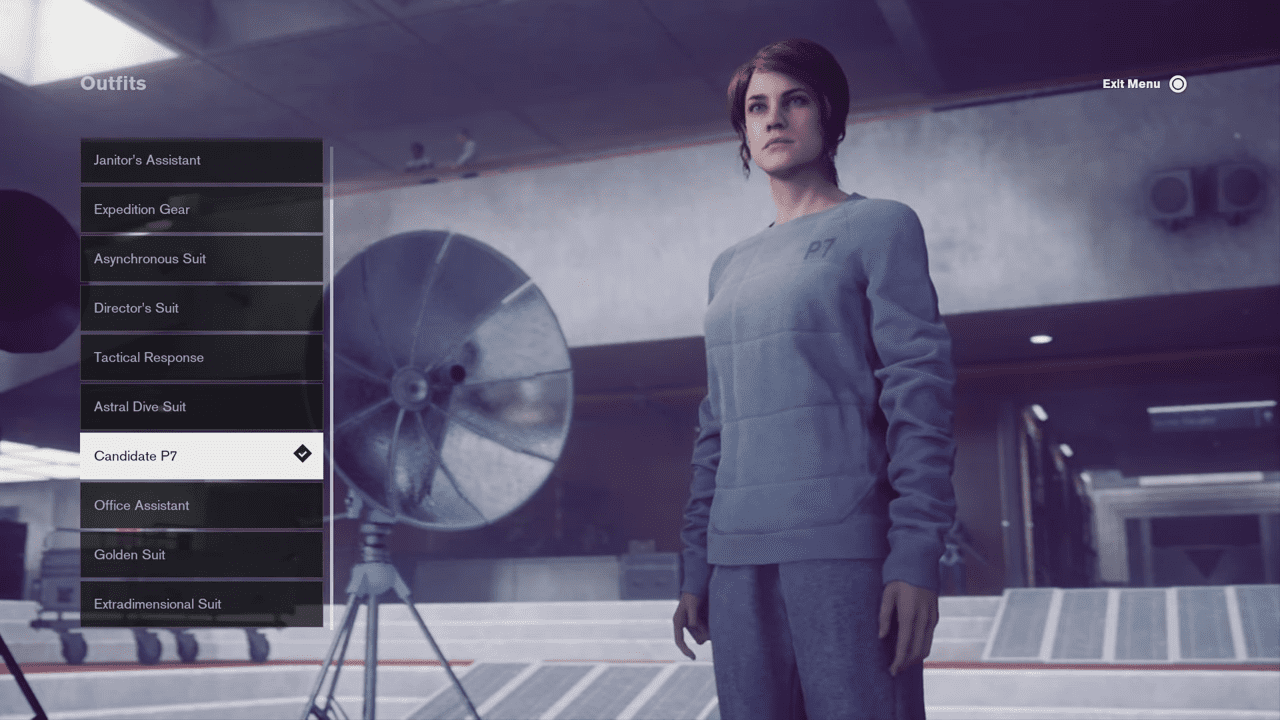This screenshot has width=1280, height=720.
Task: Equip the Golden Suit
Action: click(x=201, y=555)
